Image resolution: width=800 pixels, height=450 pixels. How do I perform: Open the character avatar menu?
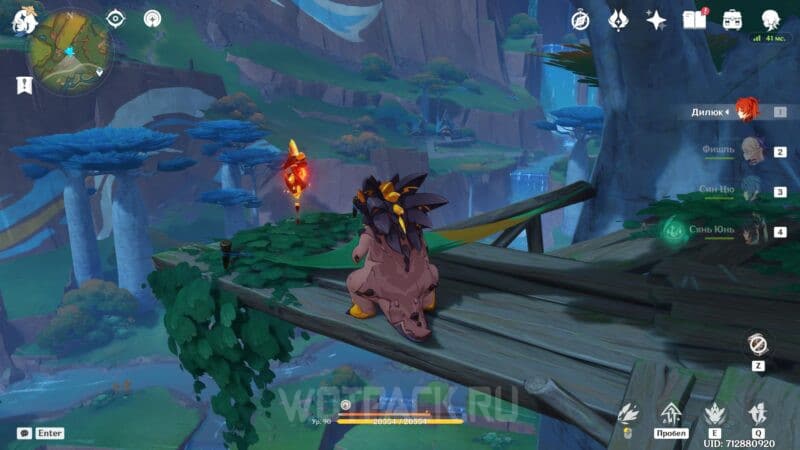(x=770, y=20)
